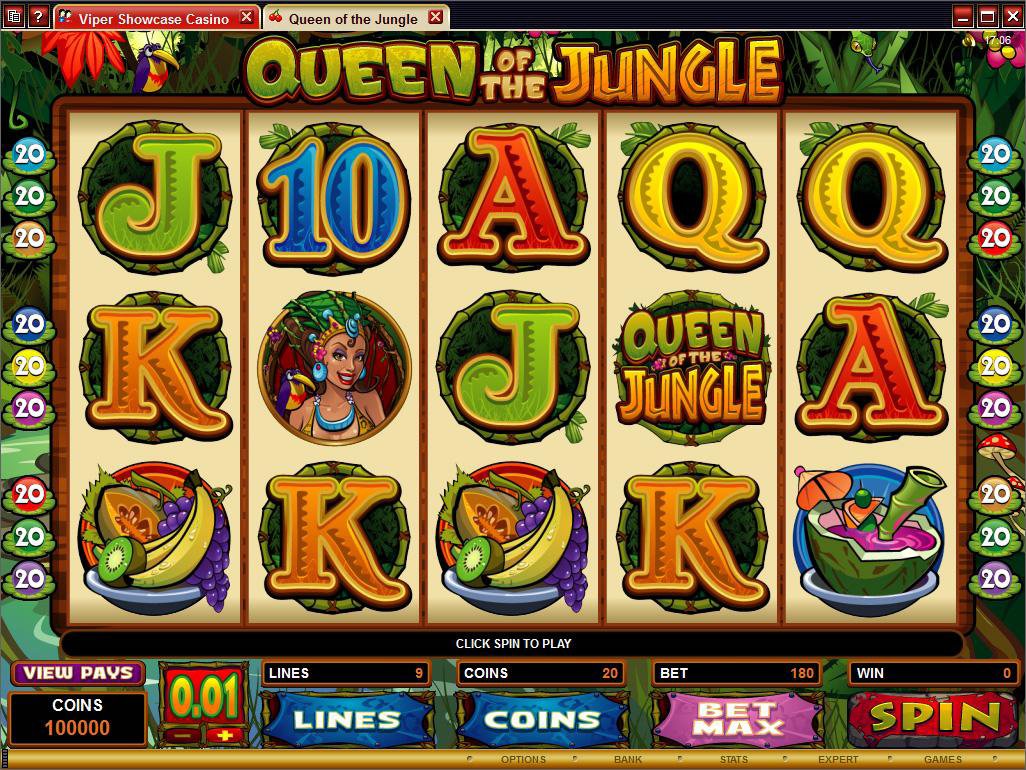Open the Games menu
This screenshot has width=1026, height=770.
tap(943, 760)
